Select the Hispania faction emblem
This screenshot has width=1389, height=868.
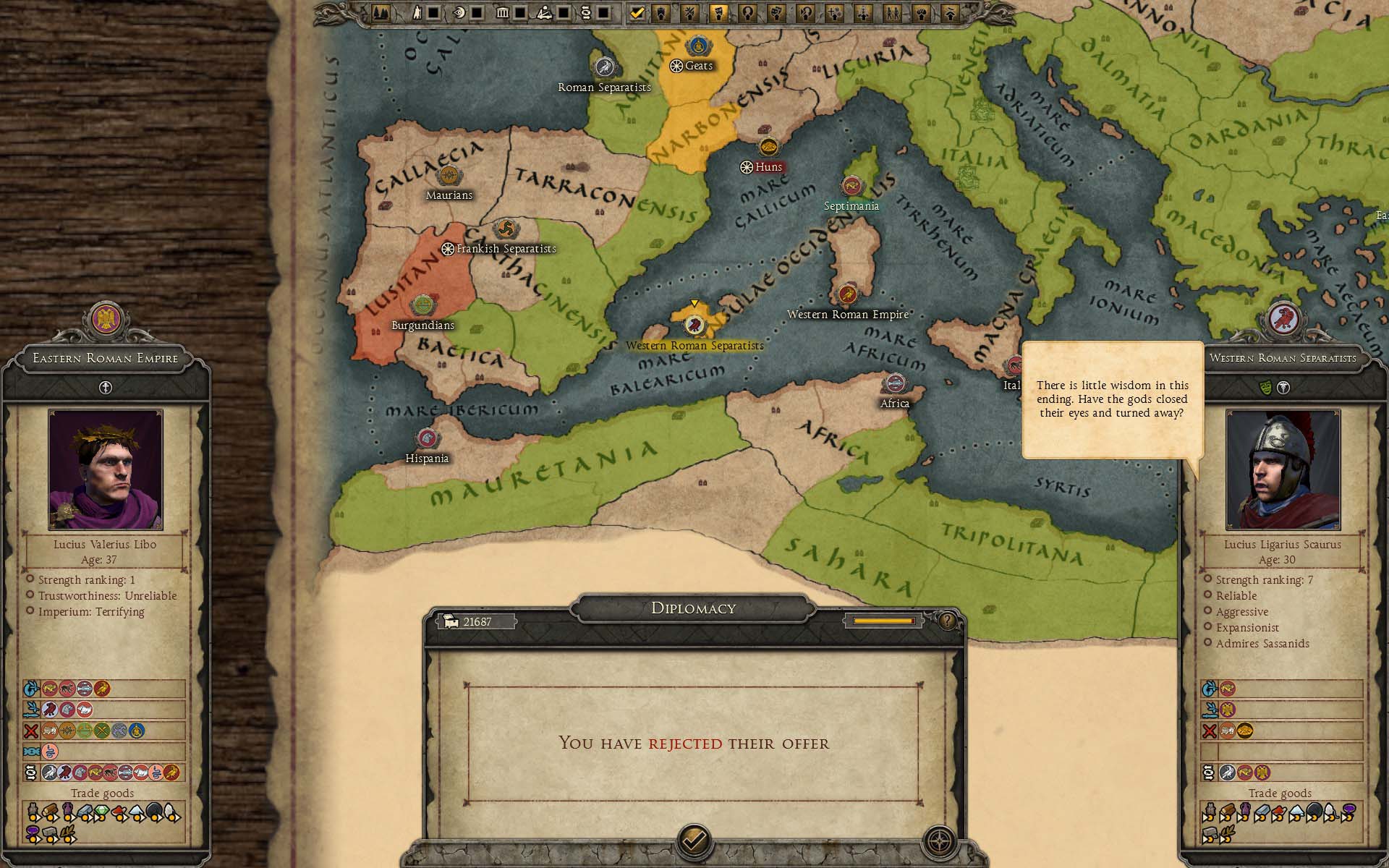427,438
